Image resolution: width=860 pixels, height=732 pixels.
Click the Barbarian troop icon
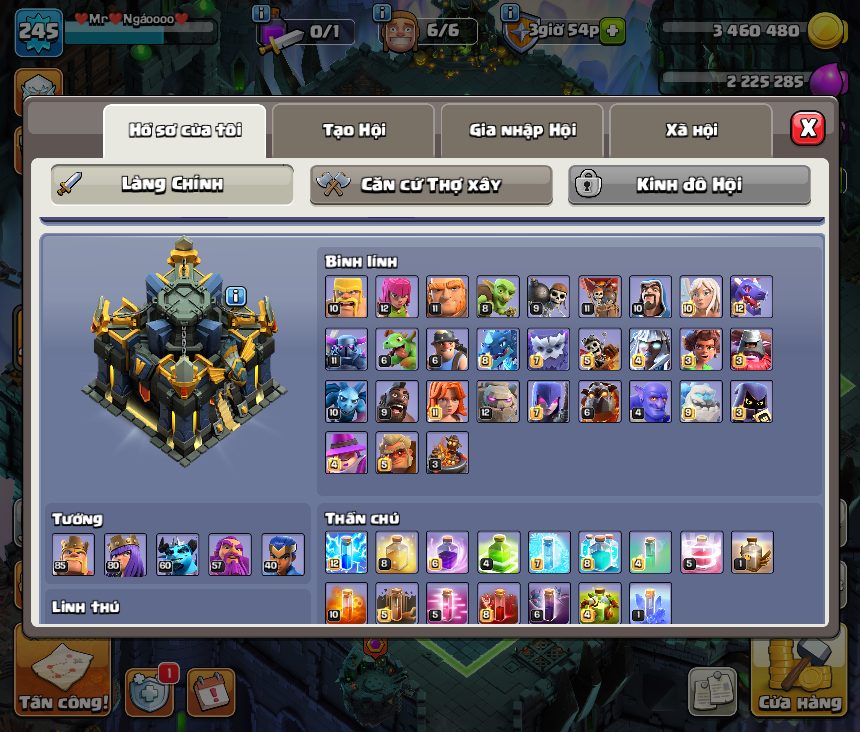(x=346, y=297)
